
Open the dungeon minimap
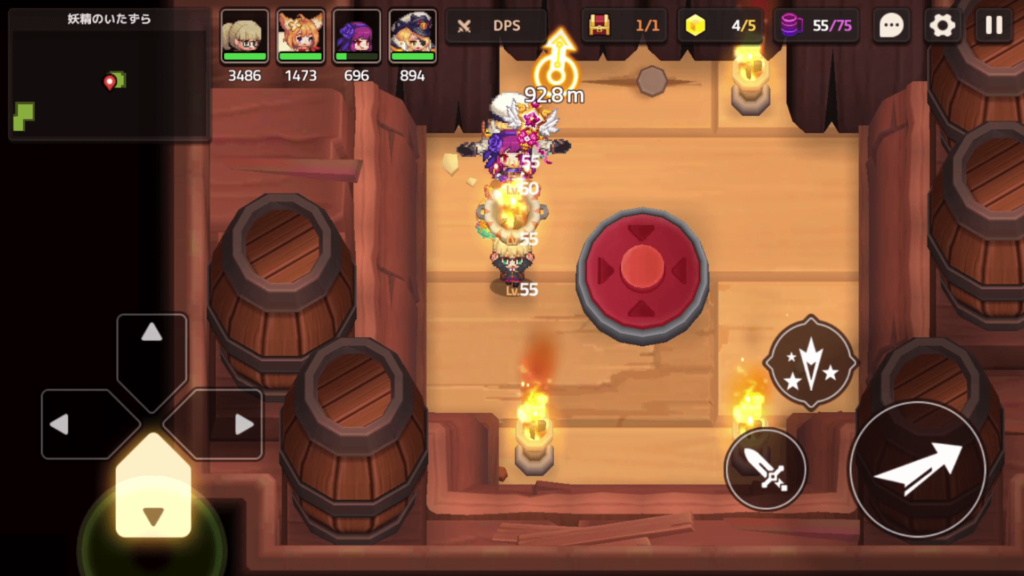[x=109, y=75]
